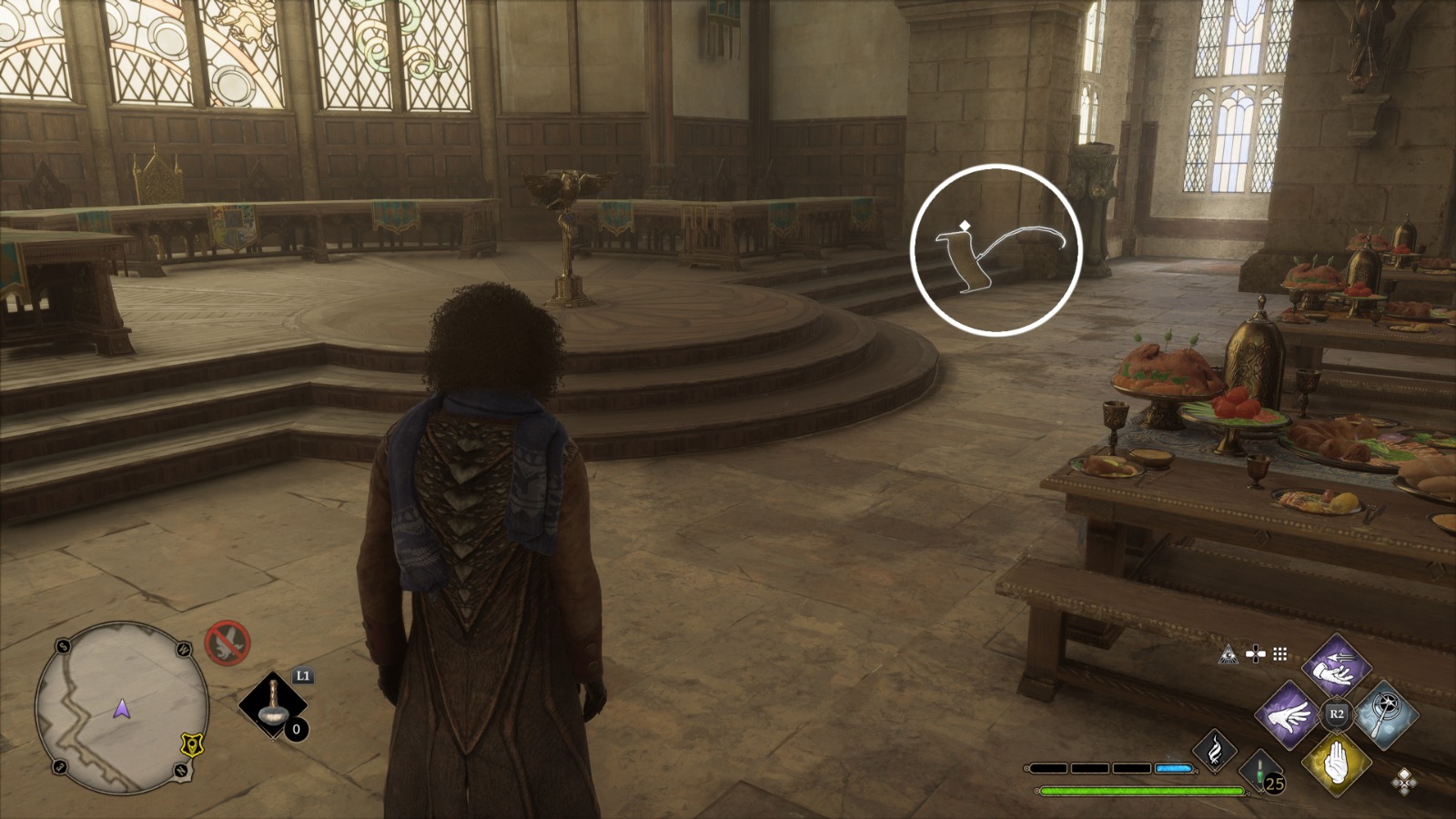Image resolution: width=1456 pixels, height=819 pixels.
Task: Click the purple player arrow on the minimap
Action: [121, 710]
